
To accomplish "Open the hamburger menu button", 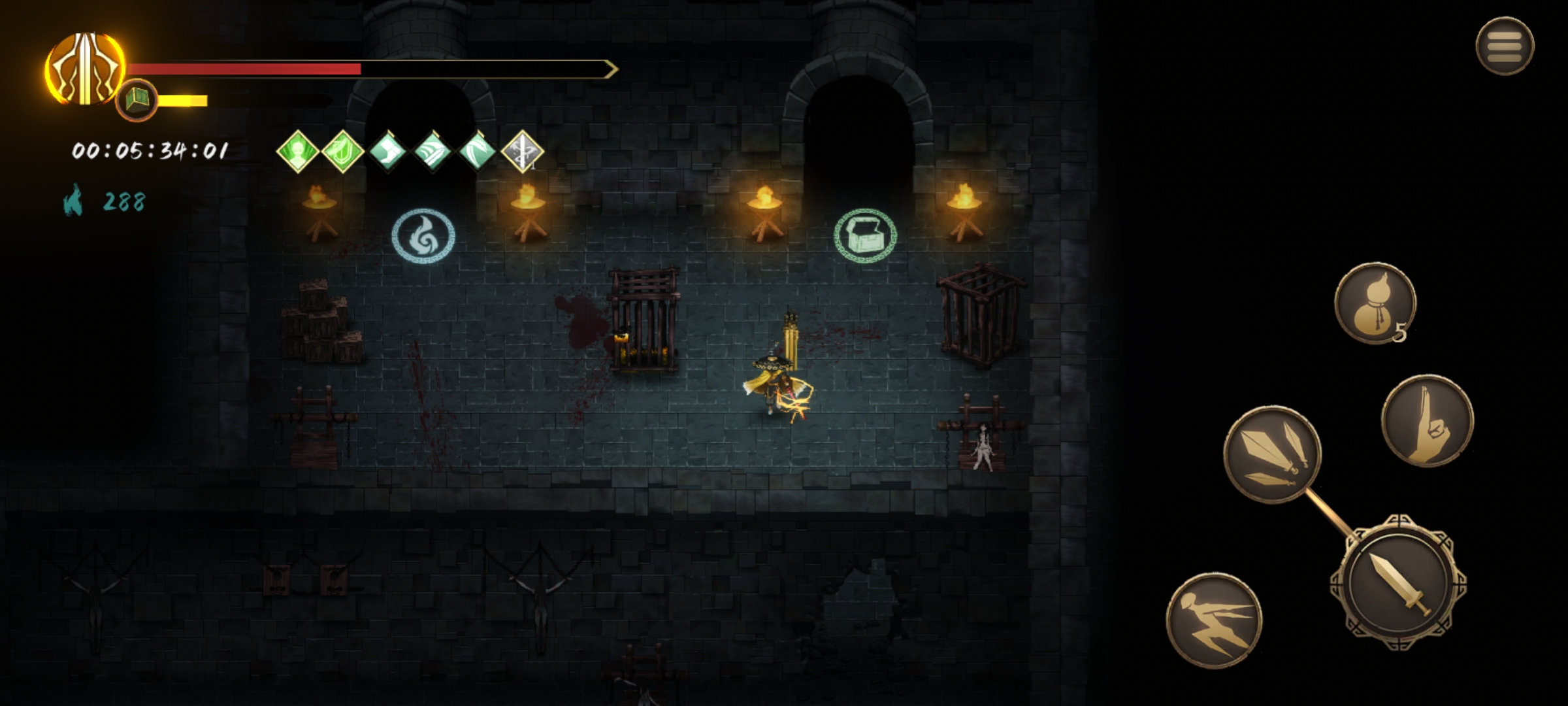I will [x=1504, y=46].
